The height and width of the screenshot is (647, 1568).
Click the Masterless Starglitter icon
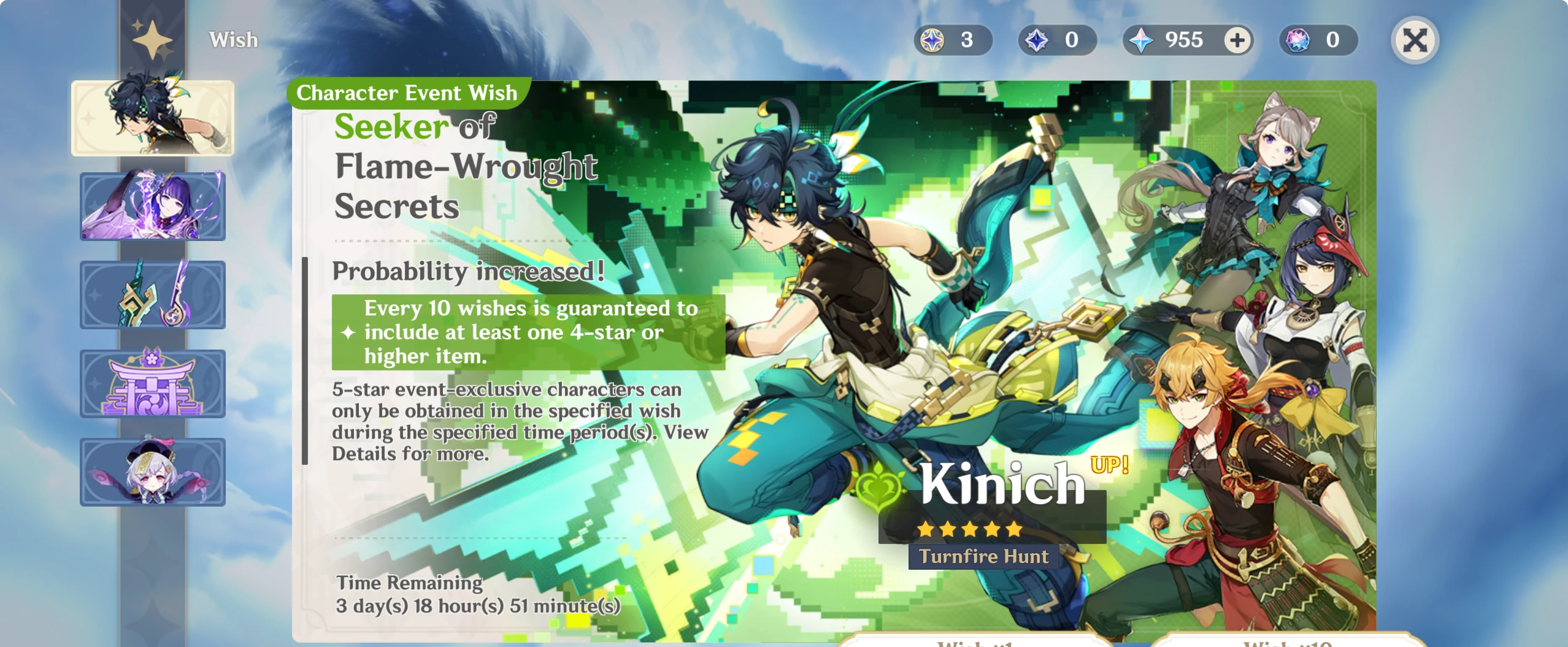coord(1297,40)
